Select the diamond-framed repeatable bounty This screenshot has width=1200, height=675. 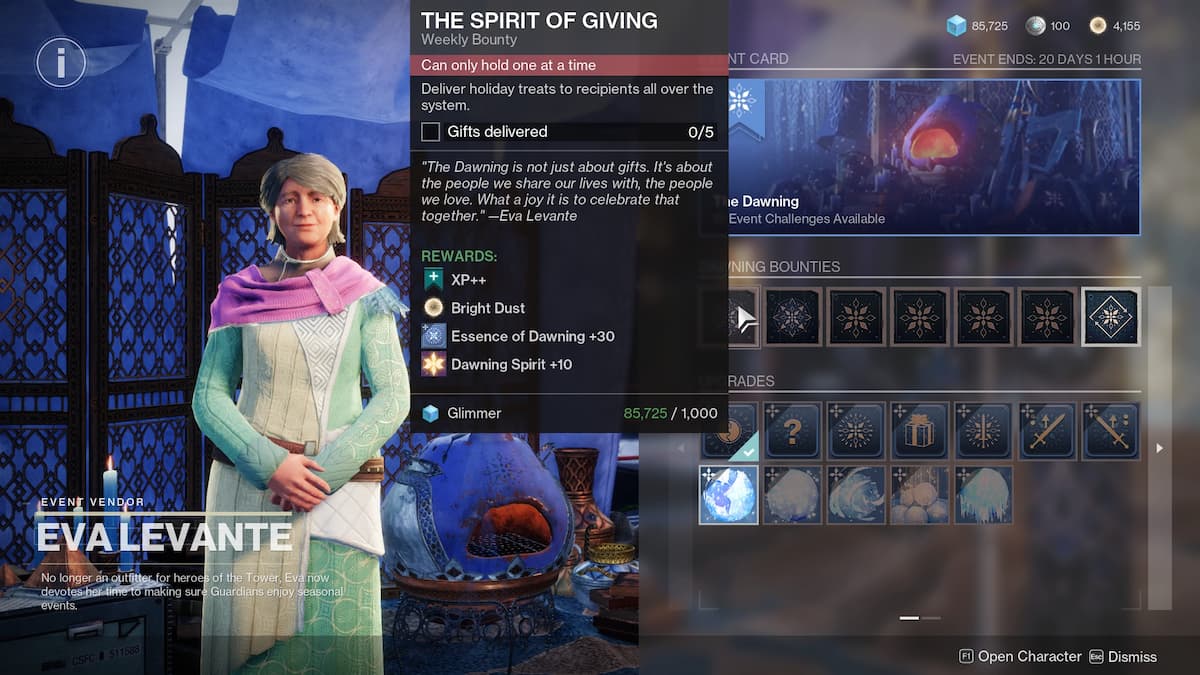point(1111,317)
